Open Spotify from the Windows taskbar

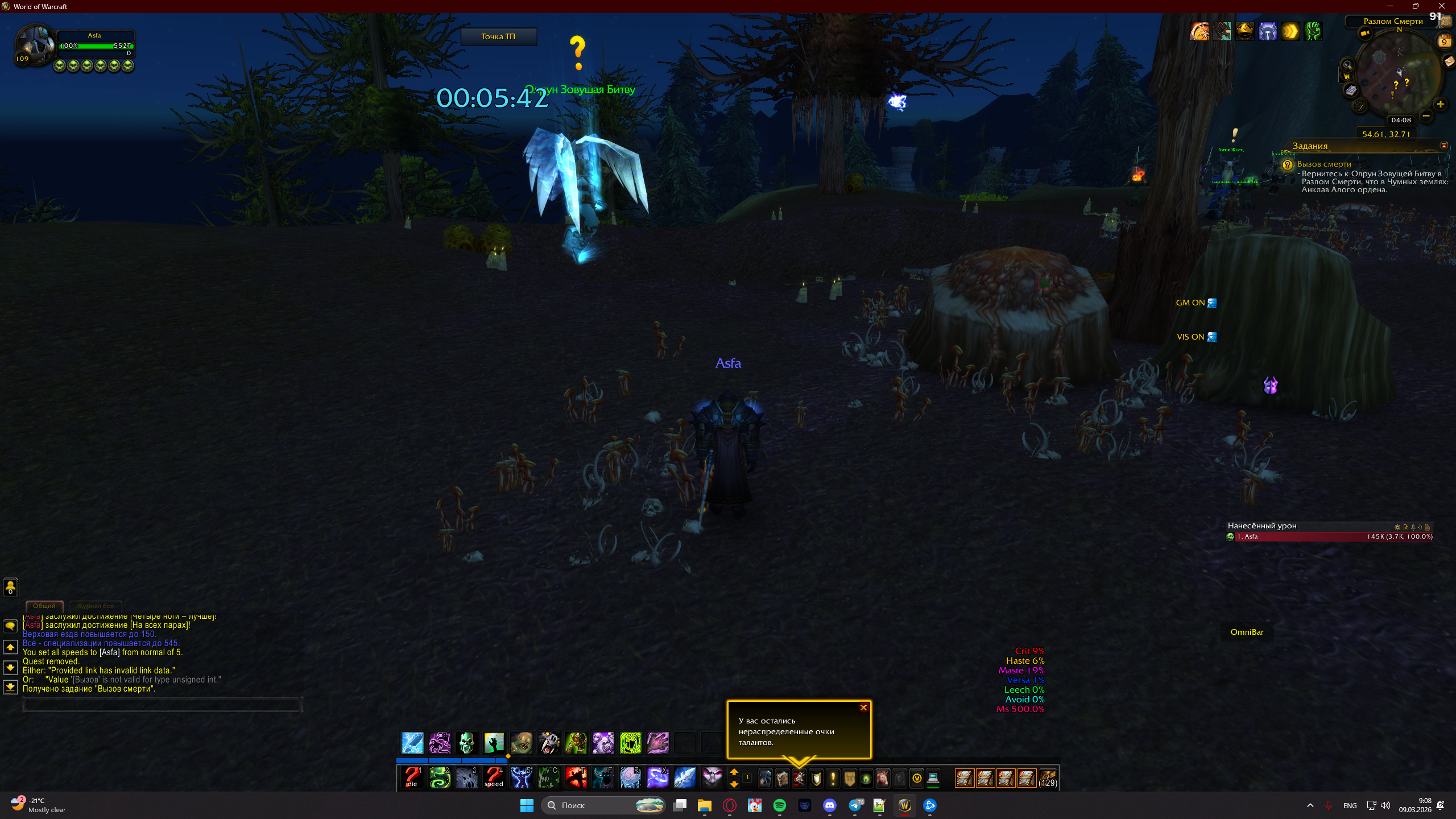point(780,805)
